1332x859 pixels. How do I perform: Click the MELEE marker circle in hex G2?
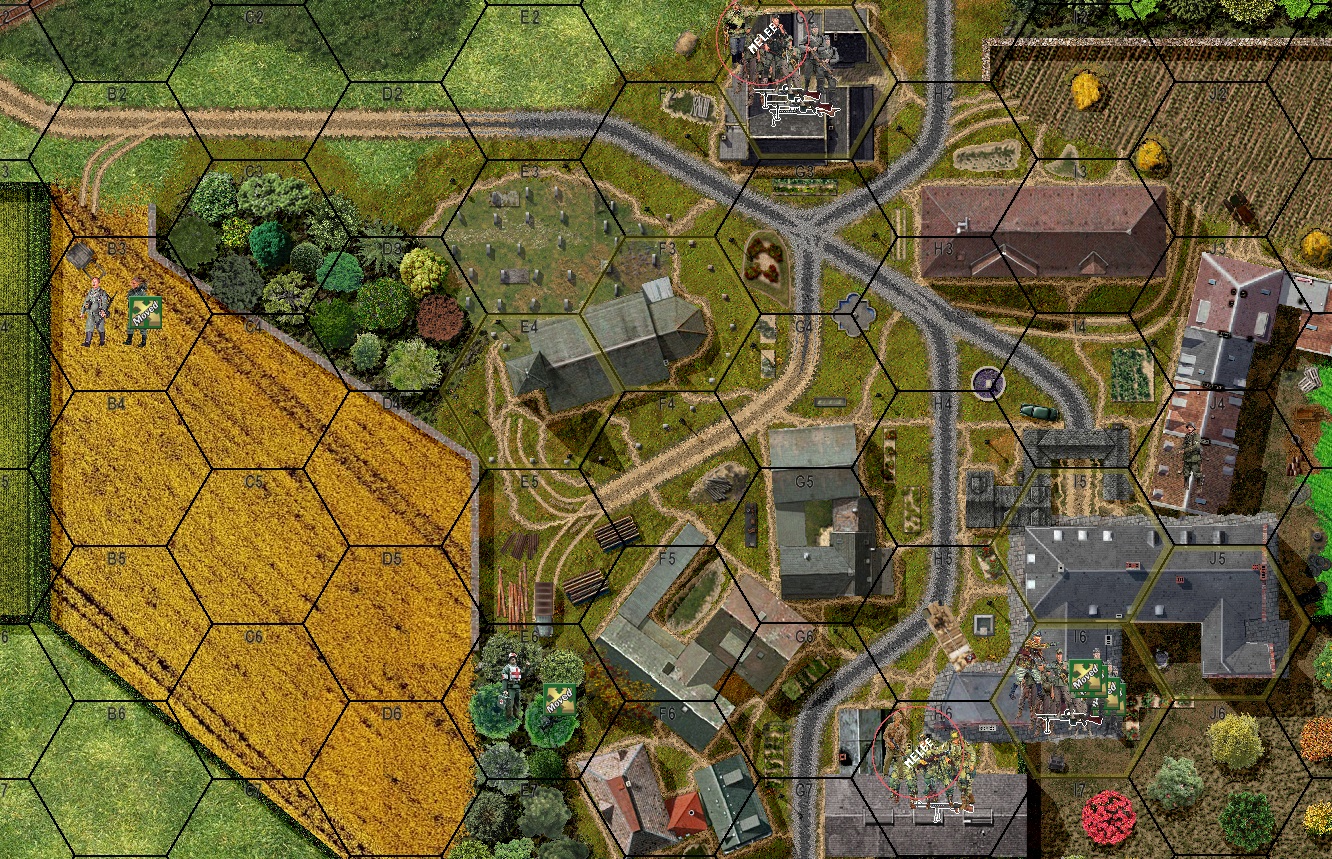(763, 42)
